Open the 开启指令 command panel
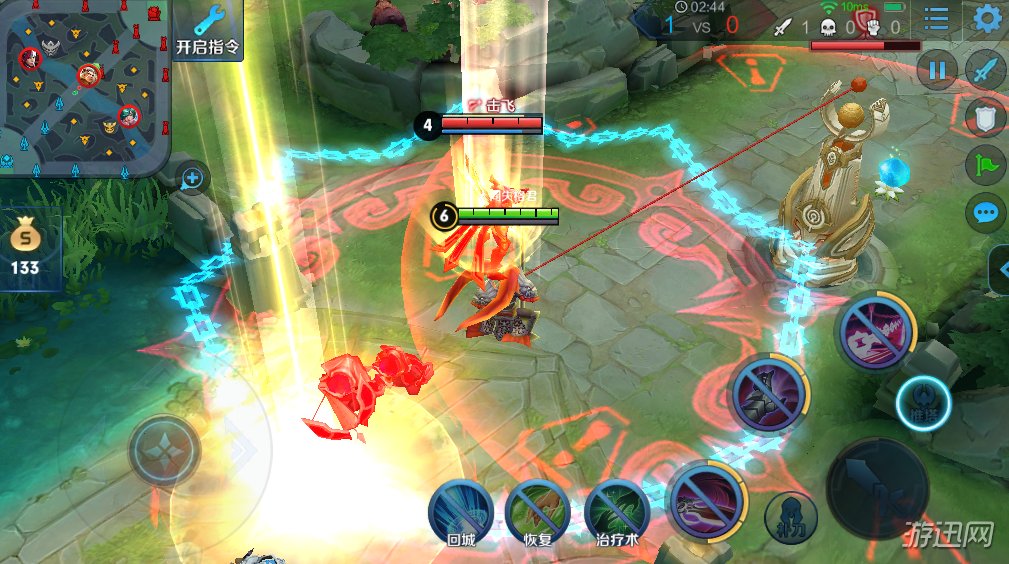1009x564 pixels. coord(208,30)
